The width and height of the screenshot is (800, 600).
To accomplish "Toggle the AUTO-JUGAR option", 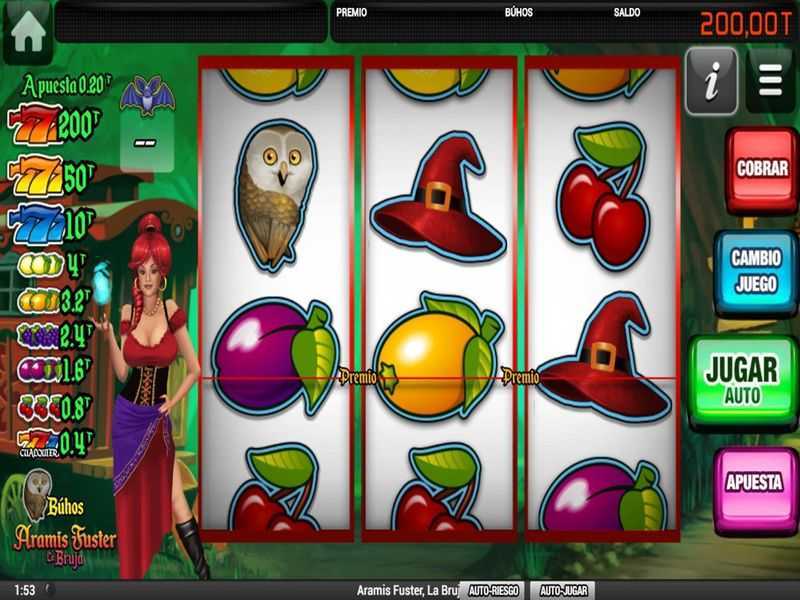I will 563,591.
